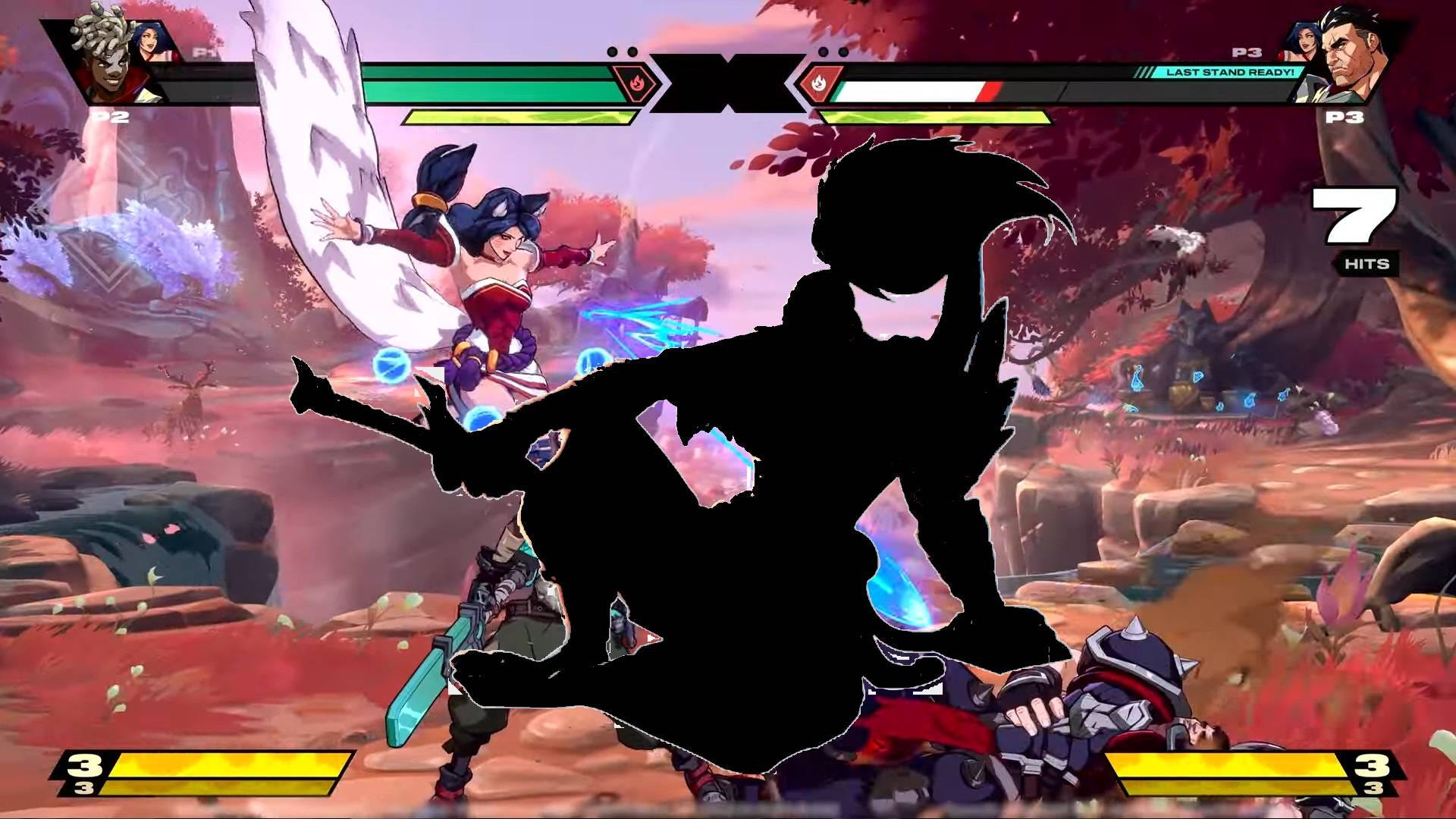Click the yellow assist meter under Ekko's health bar

coord(523,118)
